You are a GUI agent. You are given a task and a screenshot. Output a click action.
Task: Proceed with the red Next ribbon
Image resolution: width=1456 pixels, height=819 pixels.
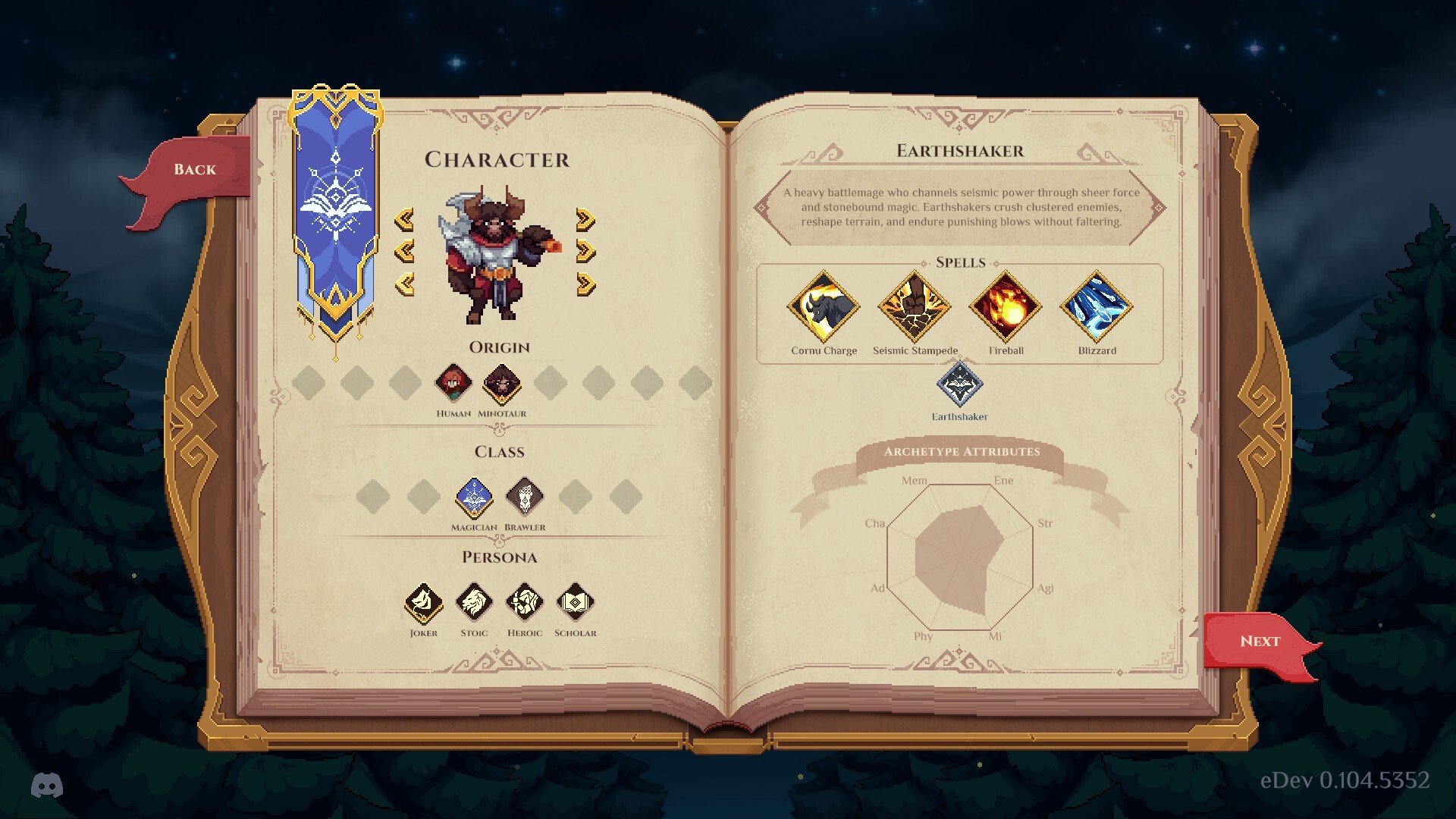pos(1260,642)
